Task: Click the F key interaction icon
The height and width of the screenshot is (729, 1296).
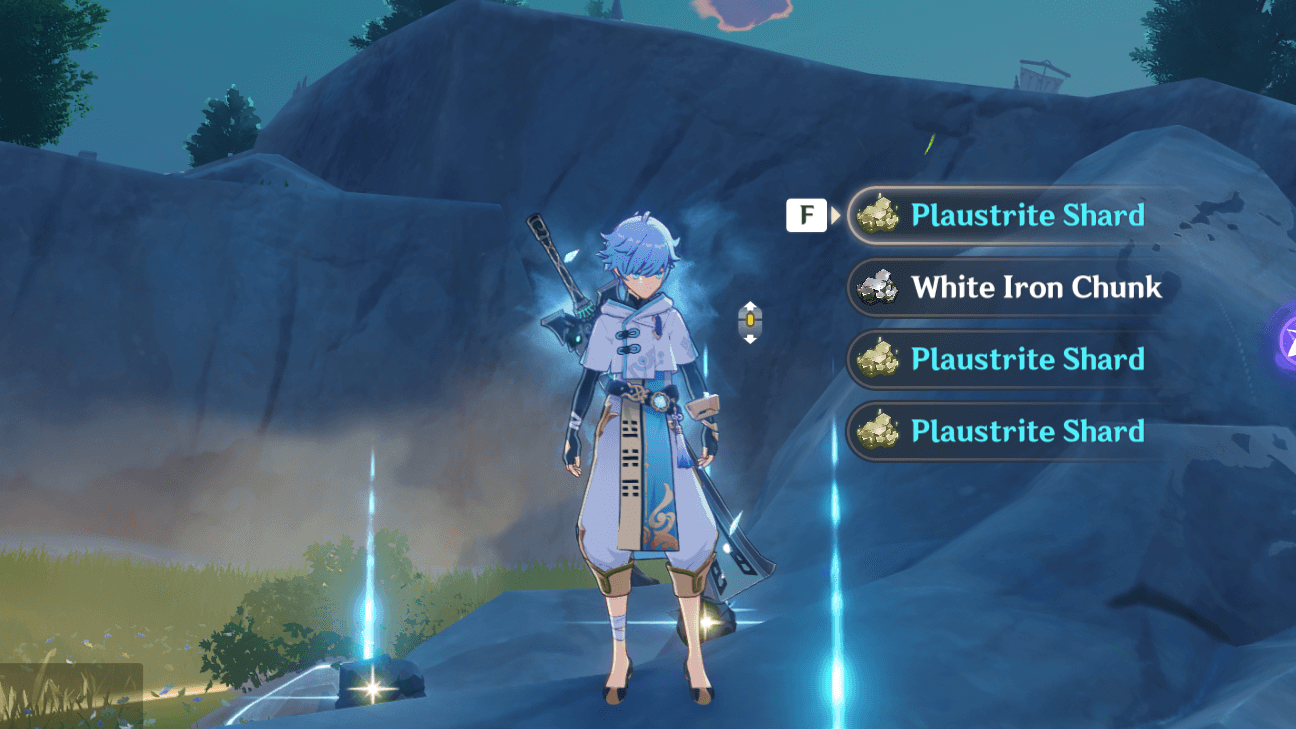Action: 807,215
